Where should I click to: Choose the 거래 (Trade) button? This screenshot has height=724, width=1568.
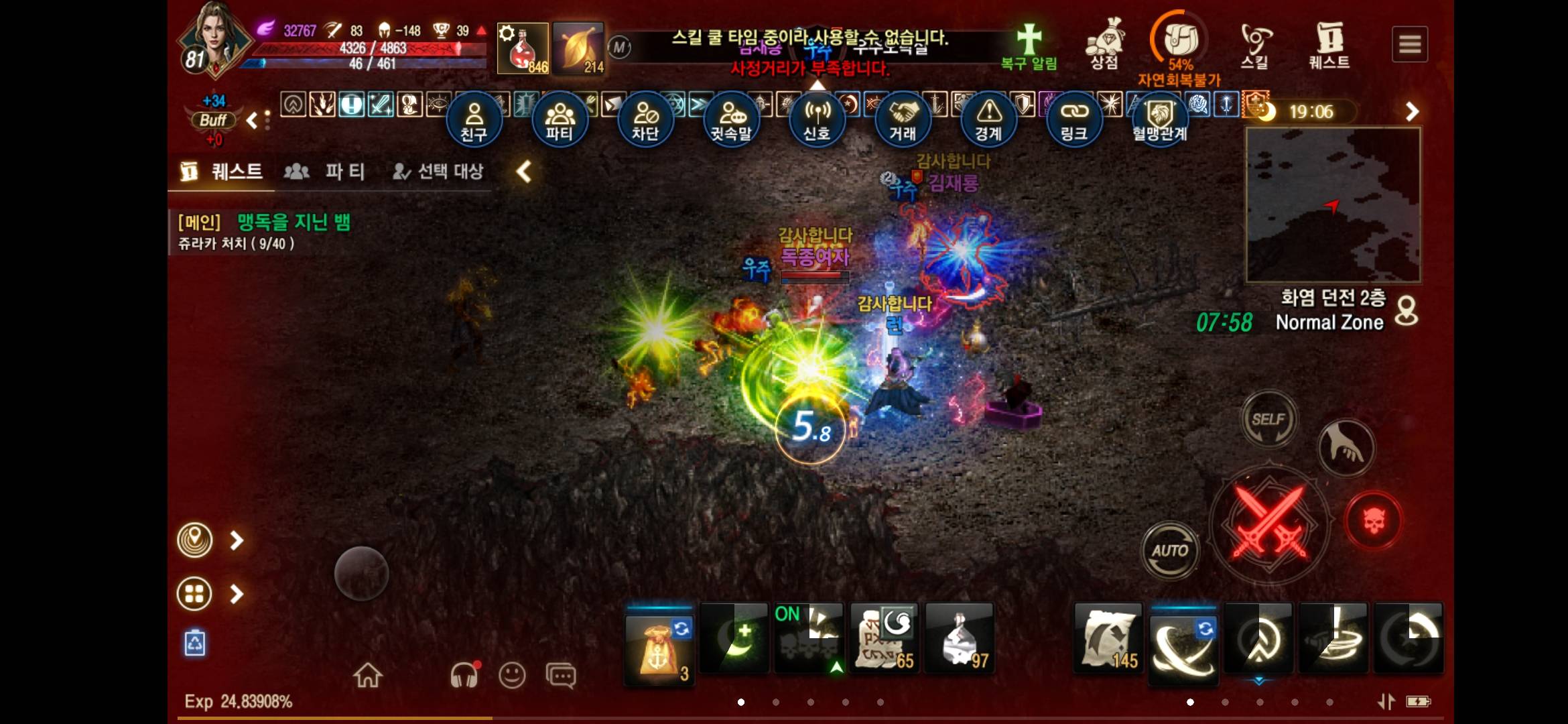903,119
